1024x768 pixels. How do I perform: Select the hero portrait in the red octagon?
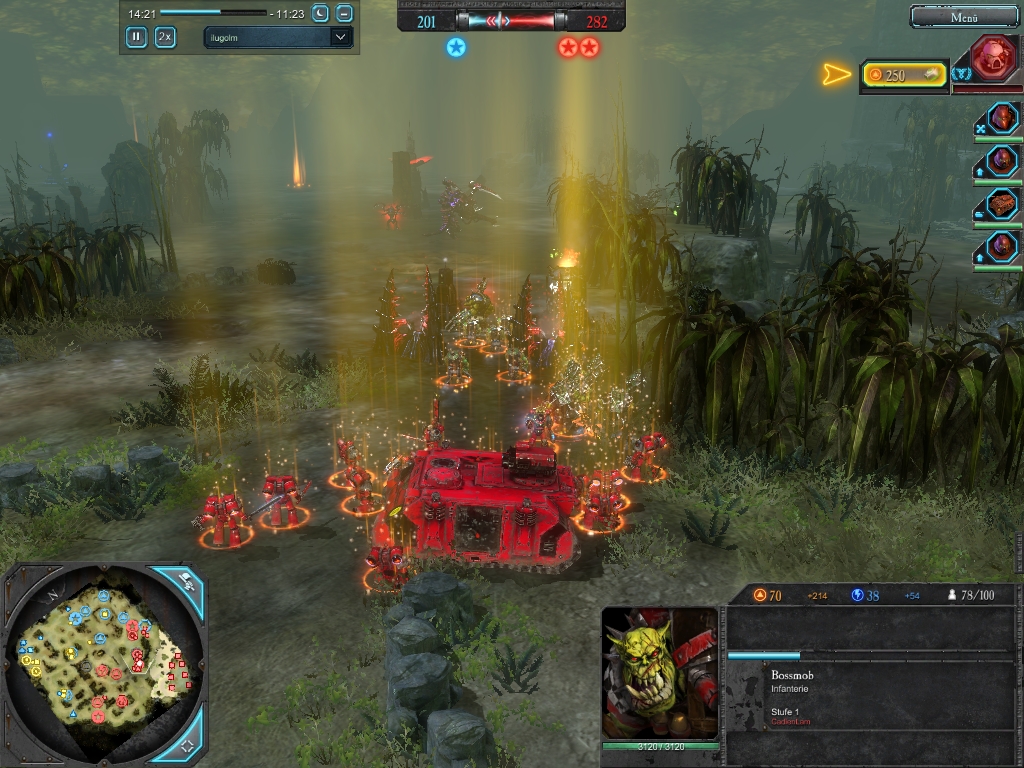coord(986,58)
